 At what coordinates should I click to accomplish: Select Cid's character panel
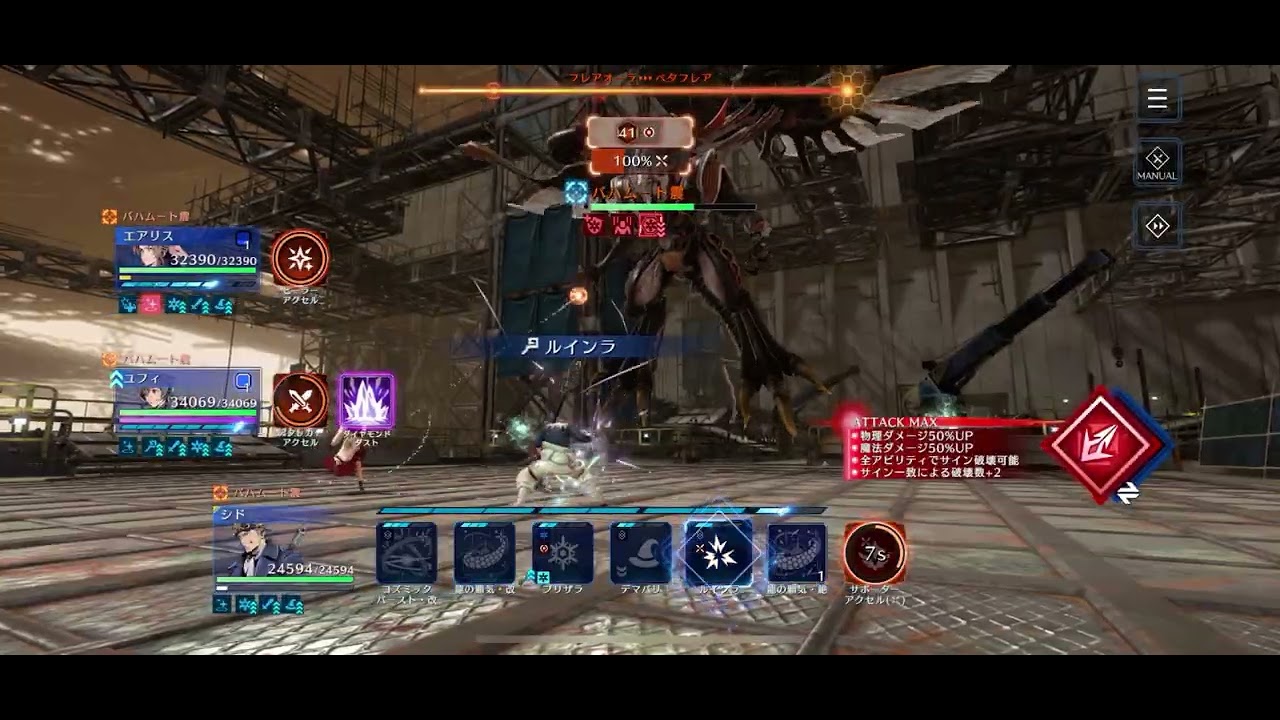click(285, 550)
